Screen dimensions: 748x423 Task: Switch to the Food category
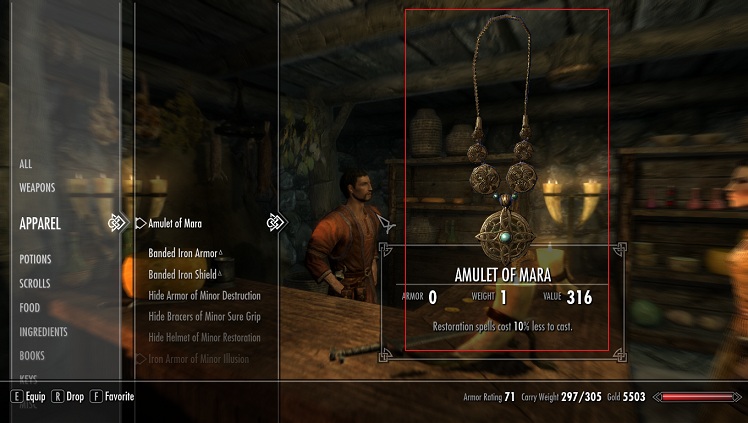click(x=30, y=308)
